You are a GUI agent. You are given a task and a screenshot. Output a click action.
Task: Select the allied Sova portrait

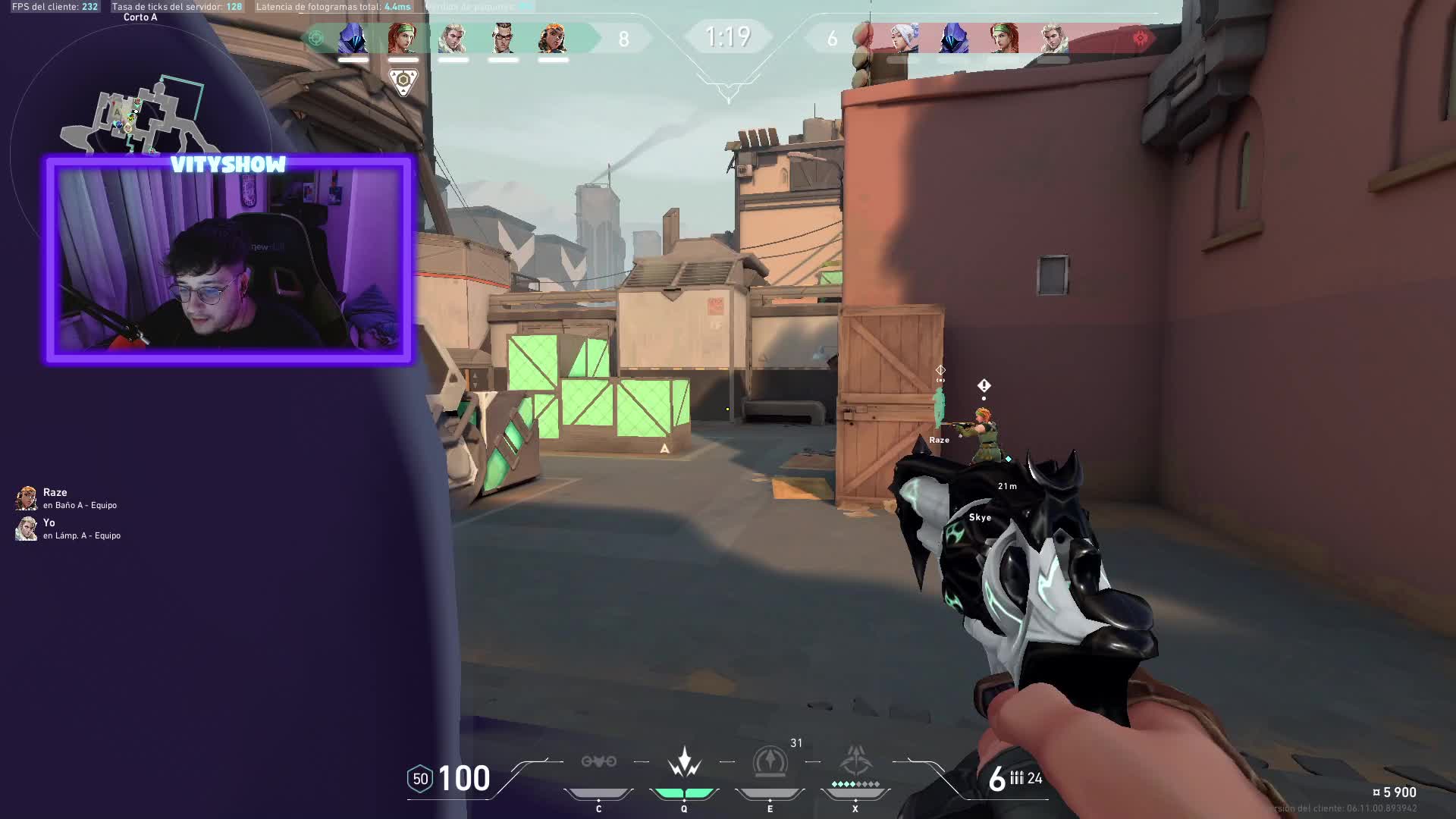click(453, 38)
